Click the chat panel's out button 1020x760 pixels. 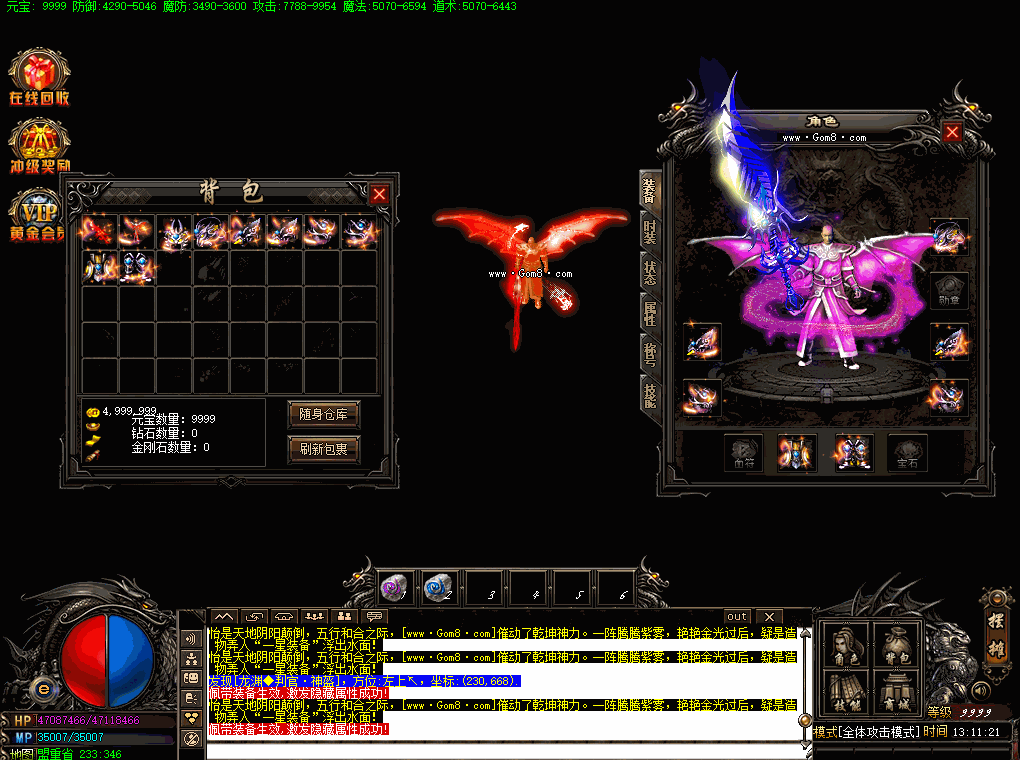tap(737, 617)
